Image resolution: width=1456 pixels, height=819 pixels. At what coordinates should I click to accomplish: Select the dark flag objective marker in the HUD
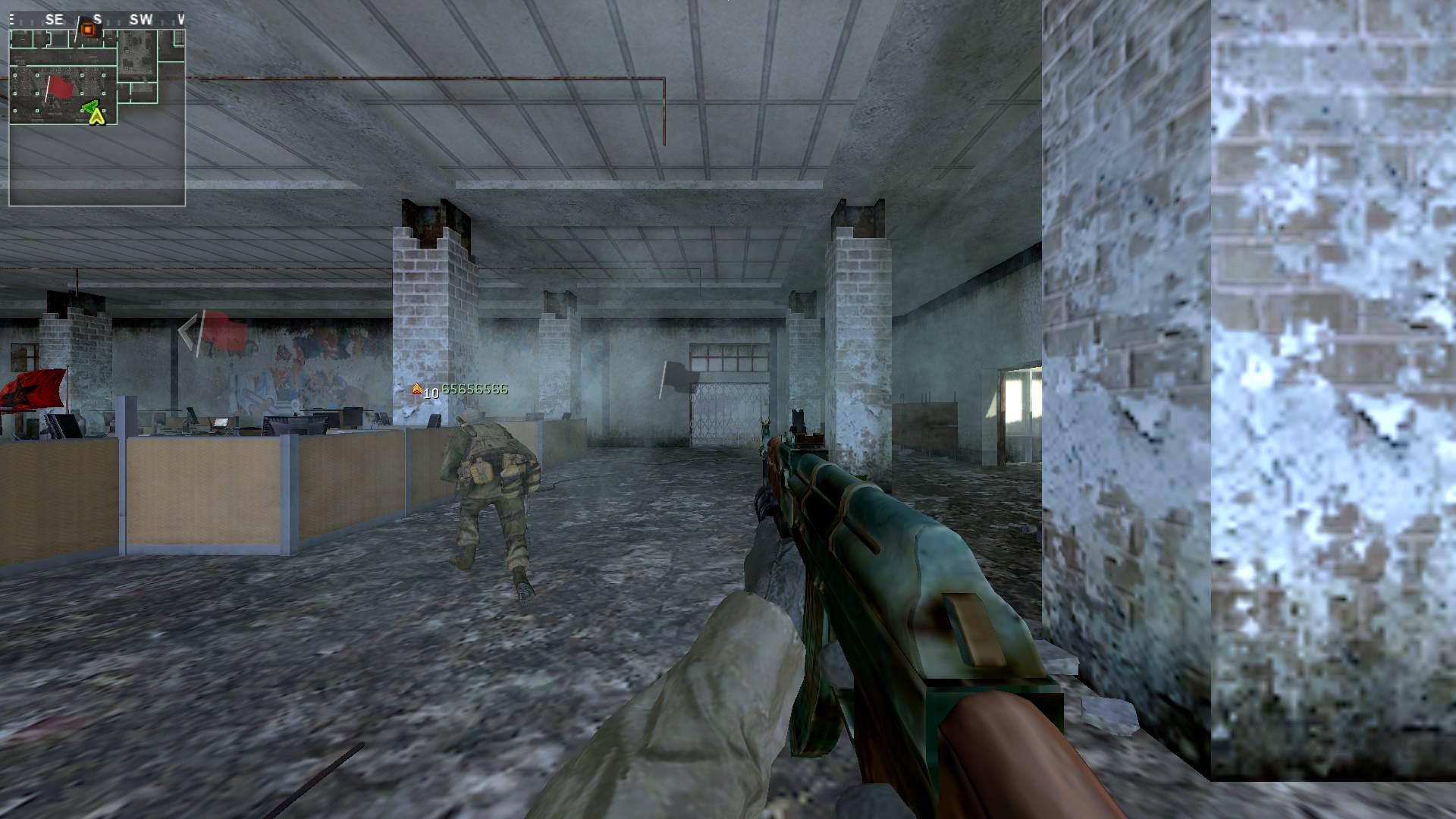(678, 378)
